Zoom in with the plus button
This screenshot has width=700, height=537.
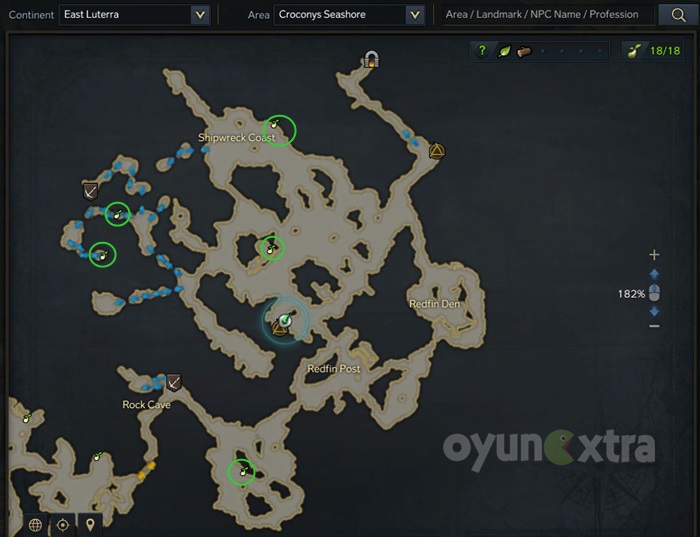[x=654, y=255]
